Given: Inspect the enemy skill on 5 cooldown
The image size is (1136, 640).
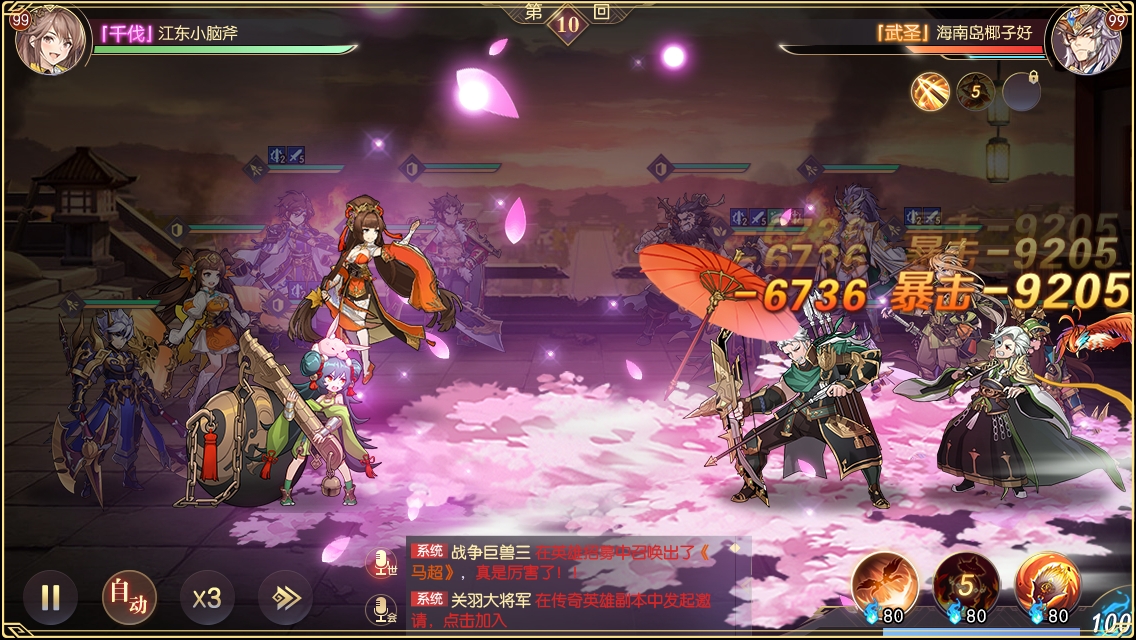Looking at the screenshot, I should pos(975,92).
